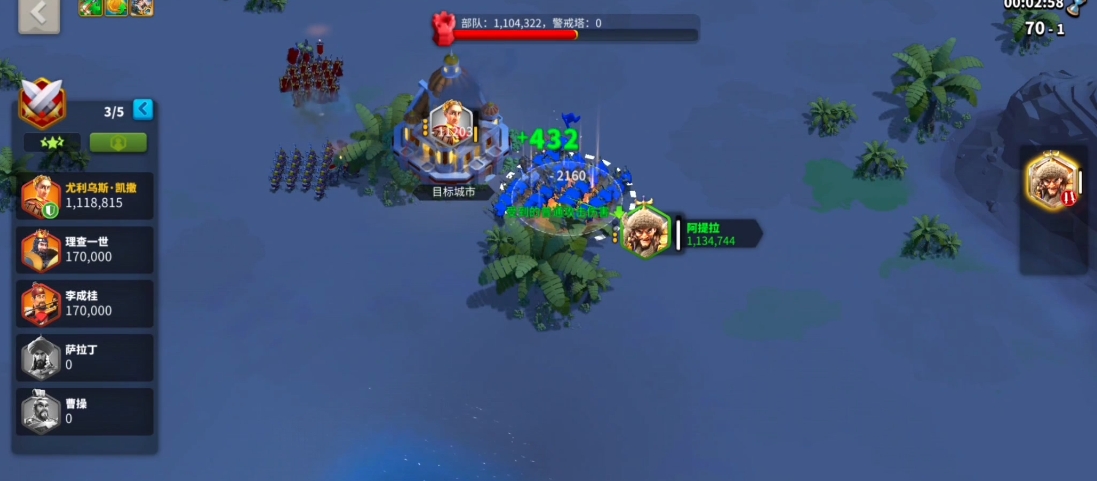Collapse the troop list with blue arrow

(x=143, y=109)
